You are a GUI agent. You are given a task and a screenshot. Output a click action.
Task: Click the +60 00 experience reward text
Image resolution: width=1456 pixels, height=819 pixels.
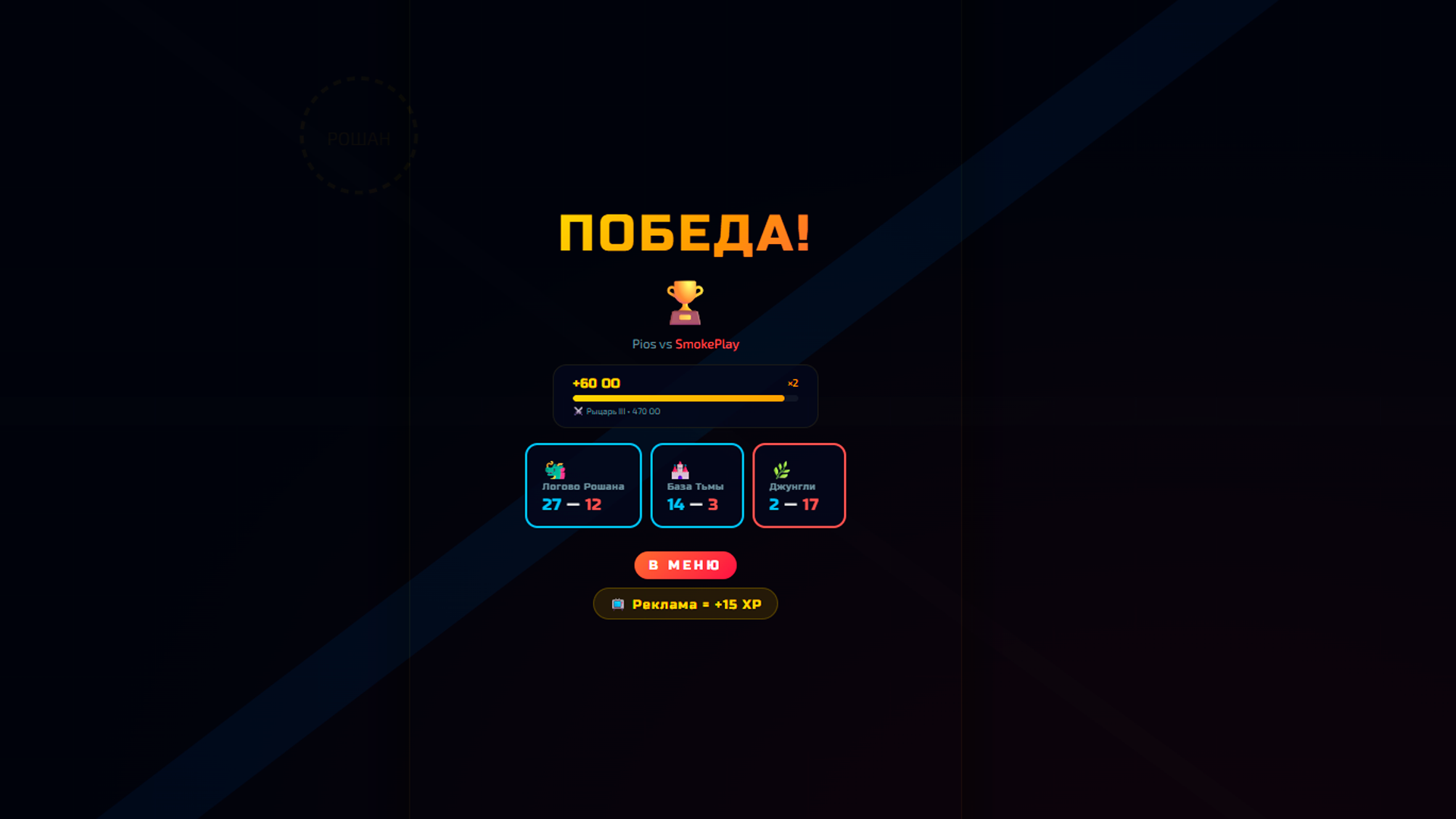[x=596, y=383]
